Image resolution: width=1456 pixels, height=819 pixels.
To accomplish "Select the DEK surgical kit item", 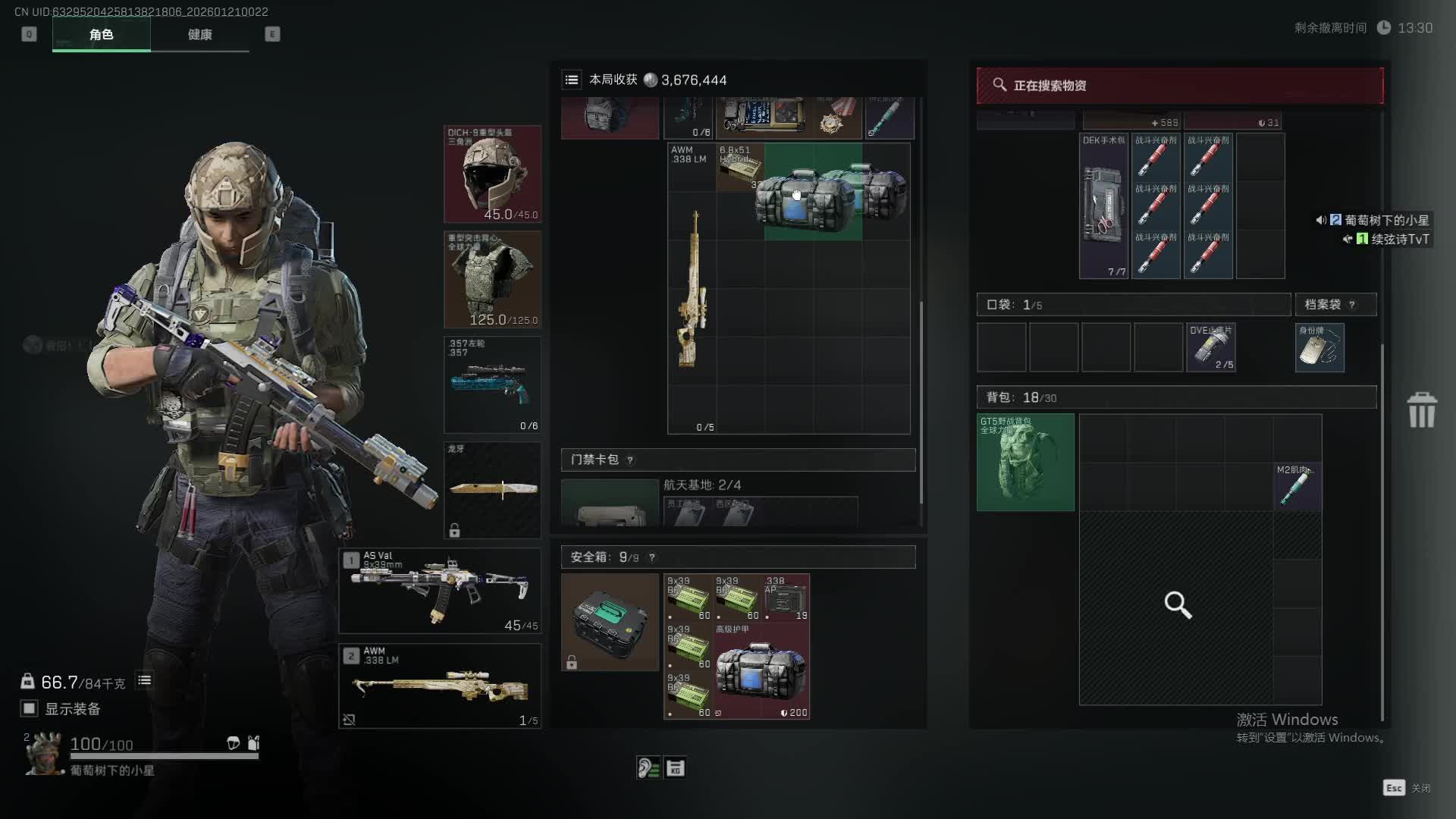I will [x=1104, y=206].
